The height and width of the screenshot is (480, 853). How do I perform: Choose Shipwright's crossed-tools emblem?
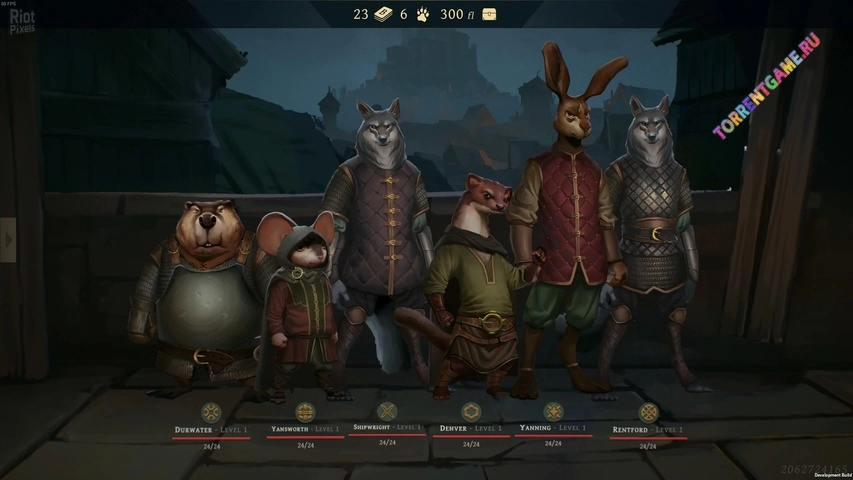coord(387,410)
